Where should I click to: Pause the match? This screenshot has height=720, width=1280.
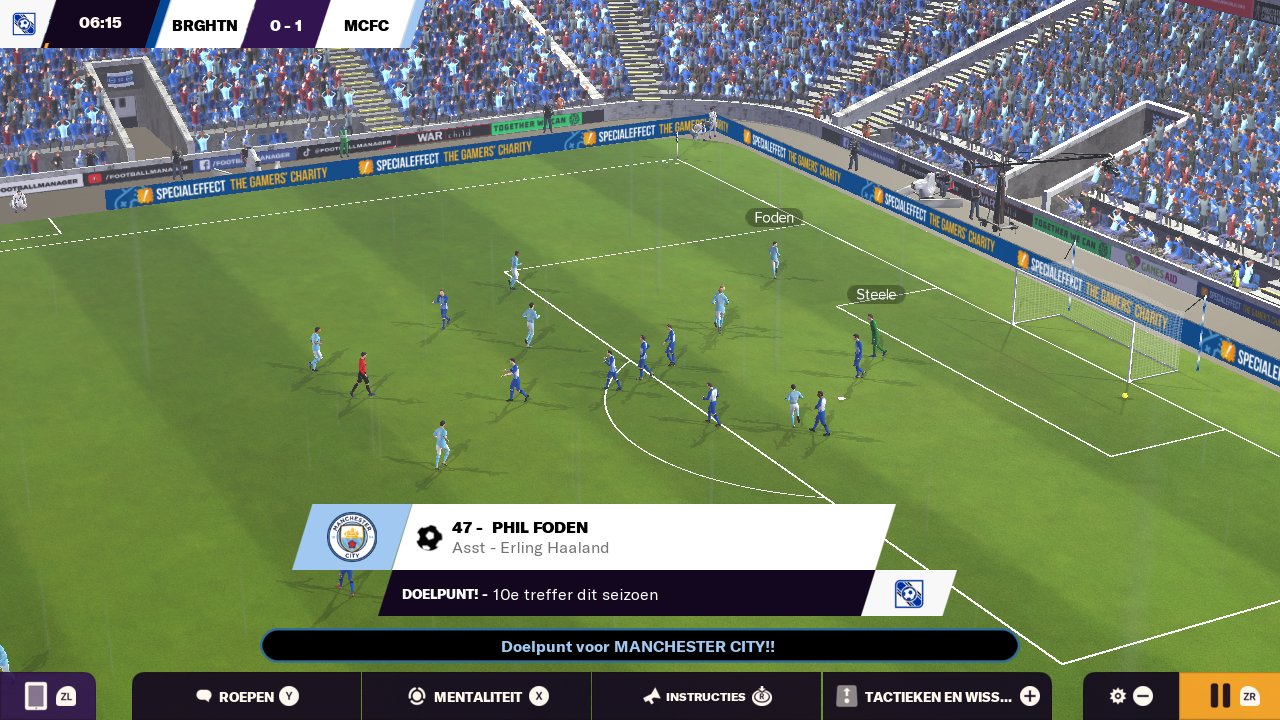(1229, 696)
